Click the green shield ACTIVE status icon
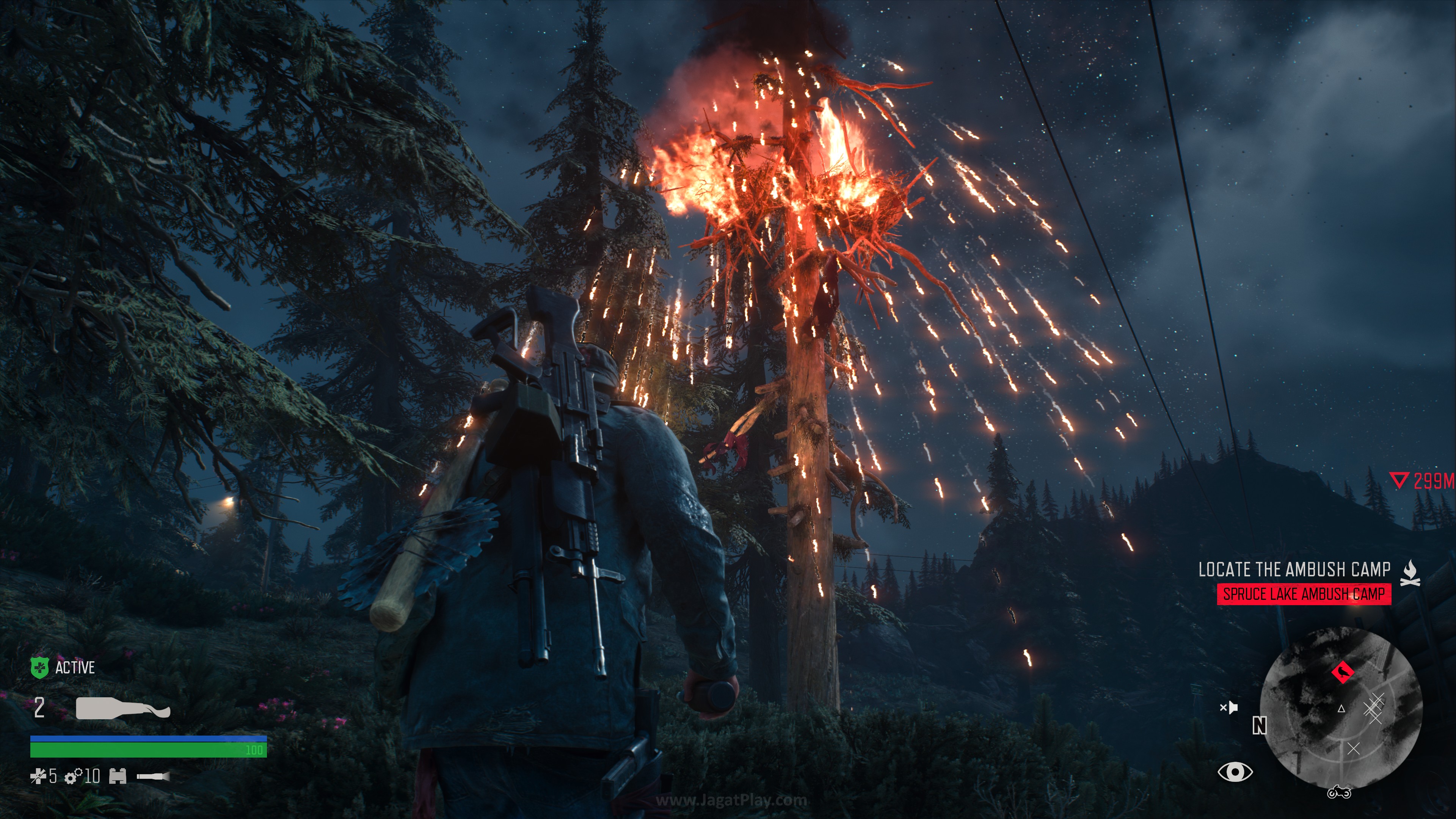The image size is (1456, 819). [39, 667]
